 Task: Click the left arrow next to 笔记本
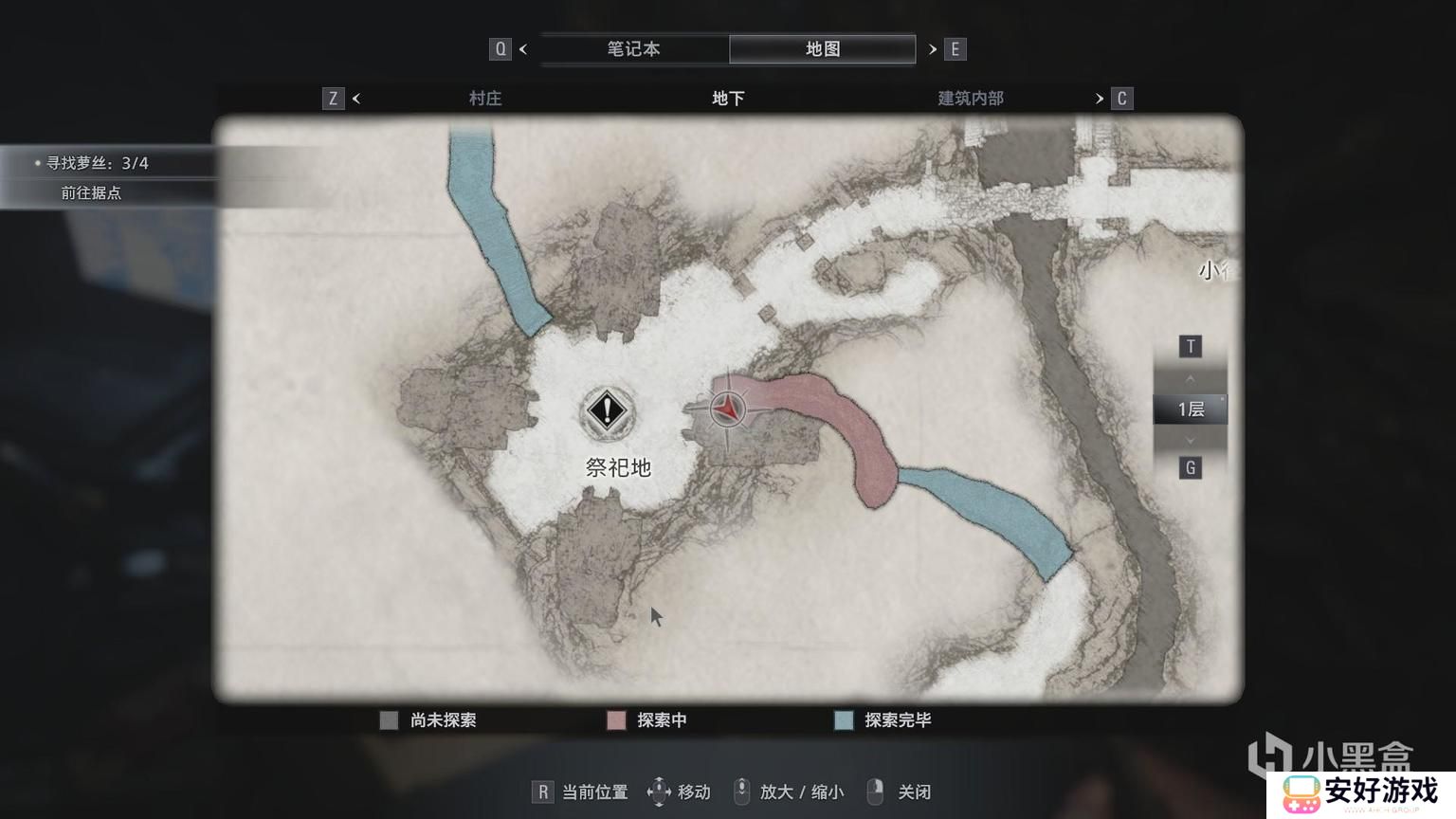coord(523,49)
